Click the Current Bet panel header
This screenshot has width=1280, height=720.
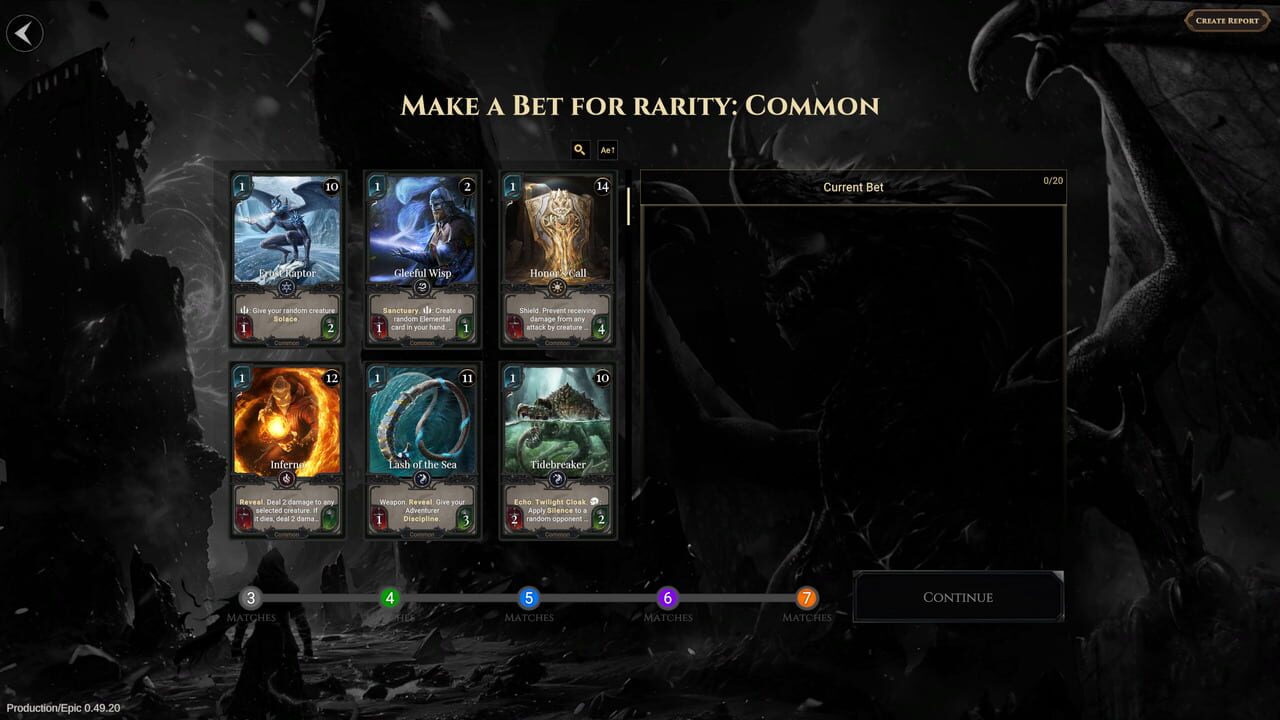(853, 187)
